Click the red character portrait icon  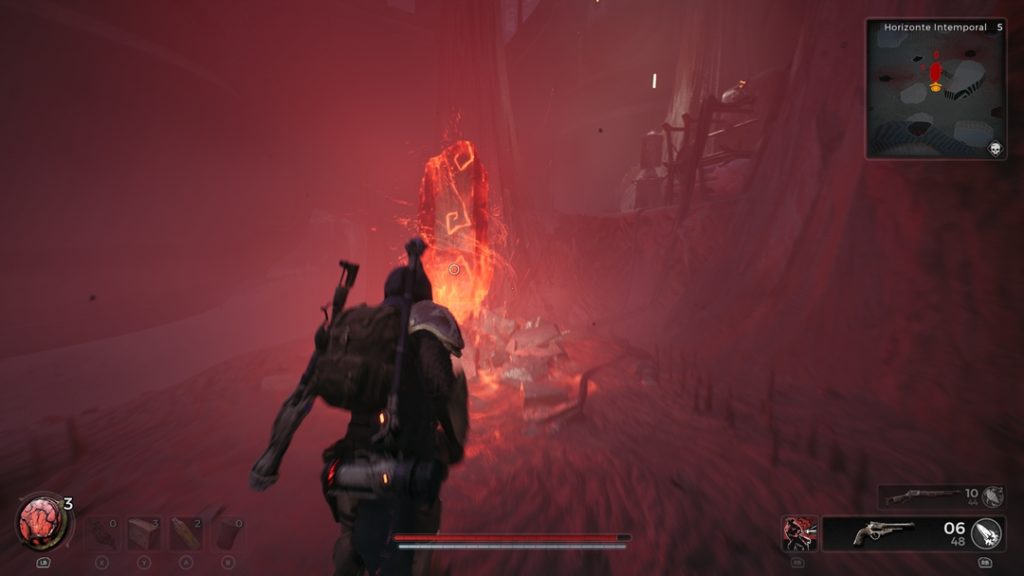pos(800,533)
